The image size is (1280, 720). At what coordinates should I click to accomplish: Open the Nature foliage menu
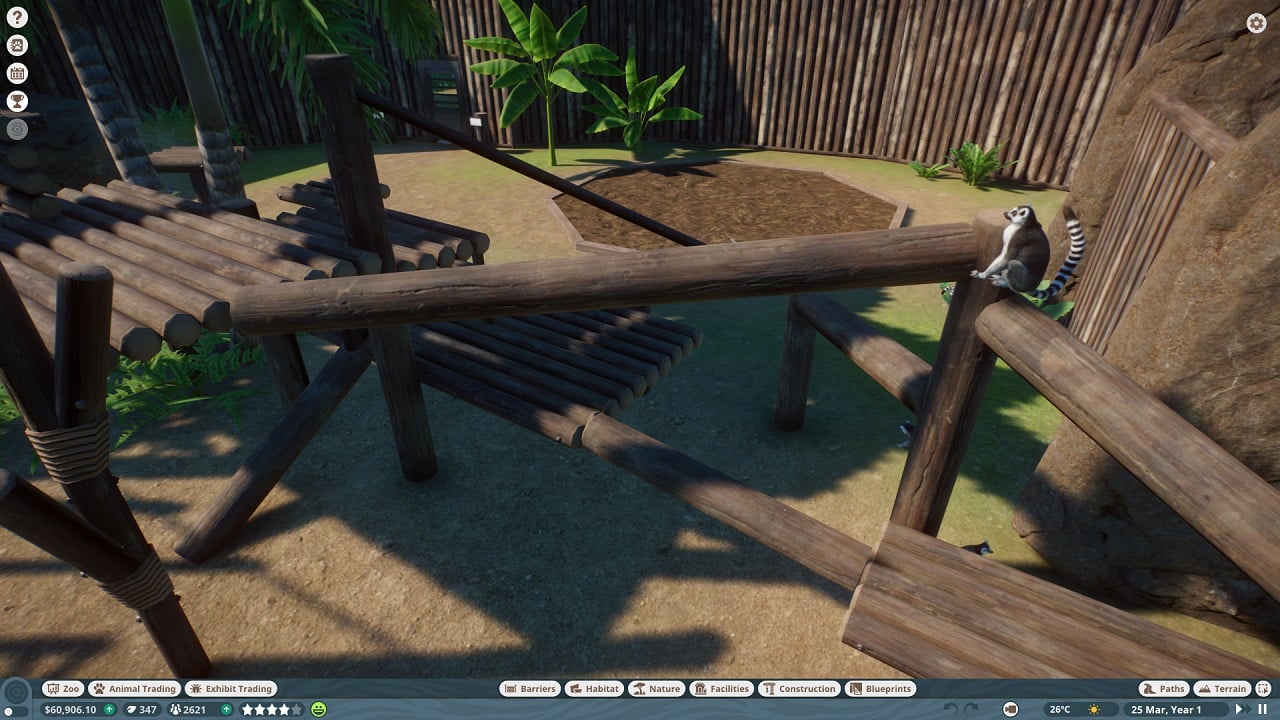[x=657, y=688]
